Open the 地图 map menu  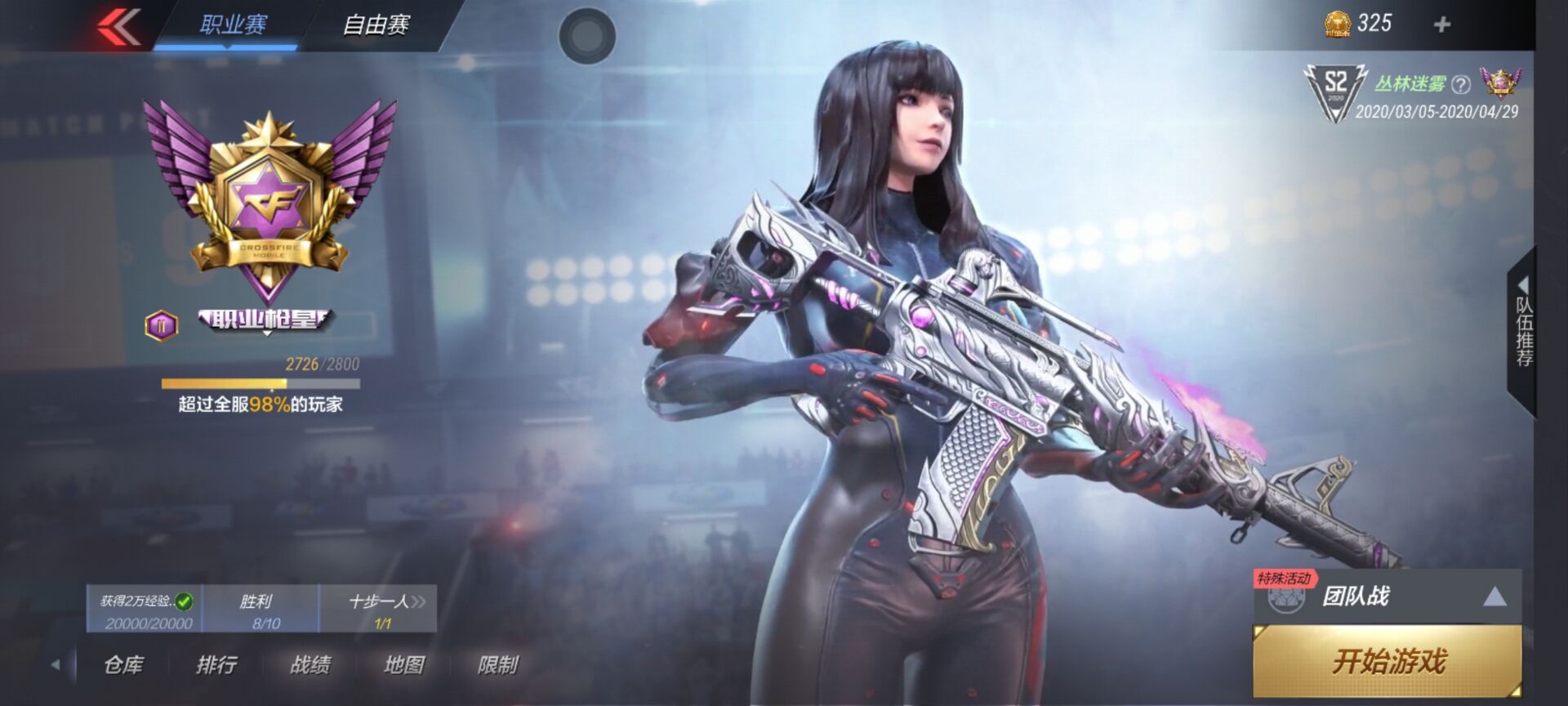[404, 665]
